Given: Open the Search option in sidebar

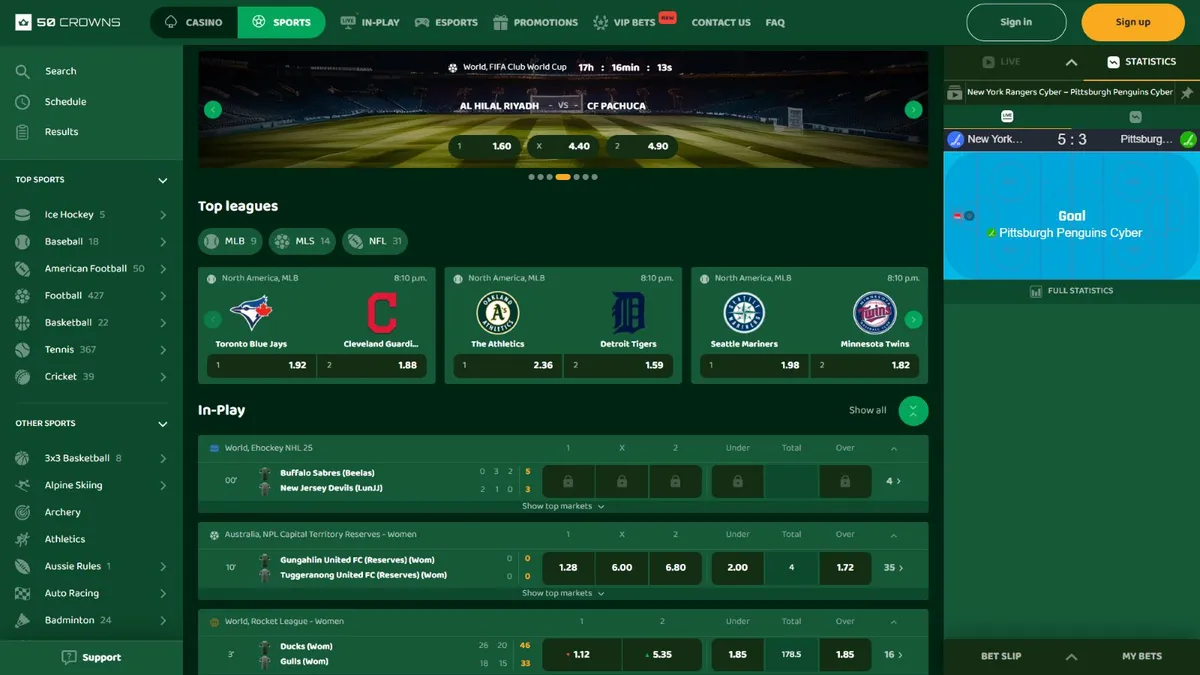Looking at the screenshot, I should pyautogui.click(x=60, y=71).
